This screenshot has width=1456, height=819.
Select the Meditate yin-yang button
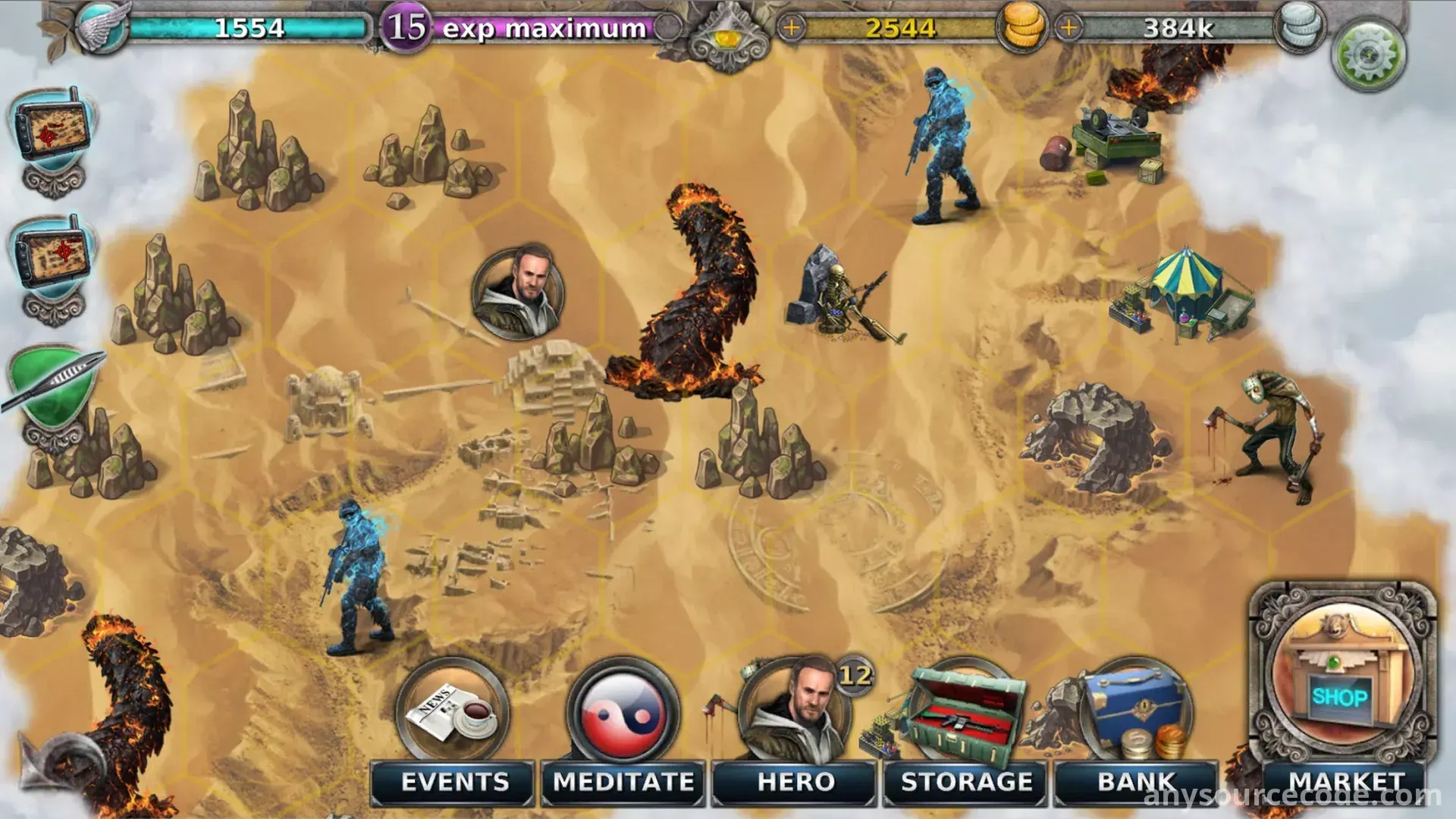pyautogui.click(x=623, y=728)
